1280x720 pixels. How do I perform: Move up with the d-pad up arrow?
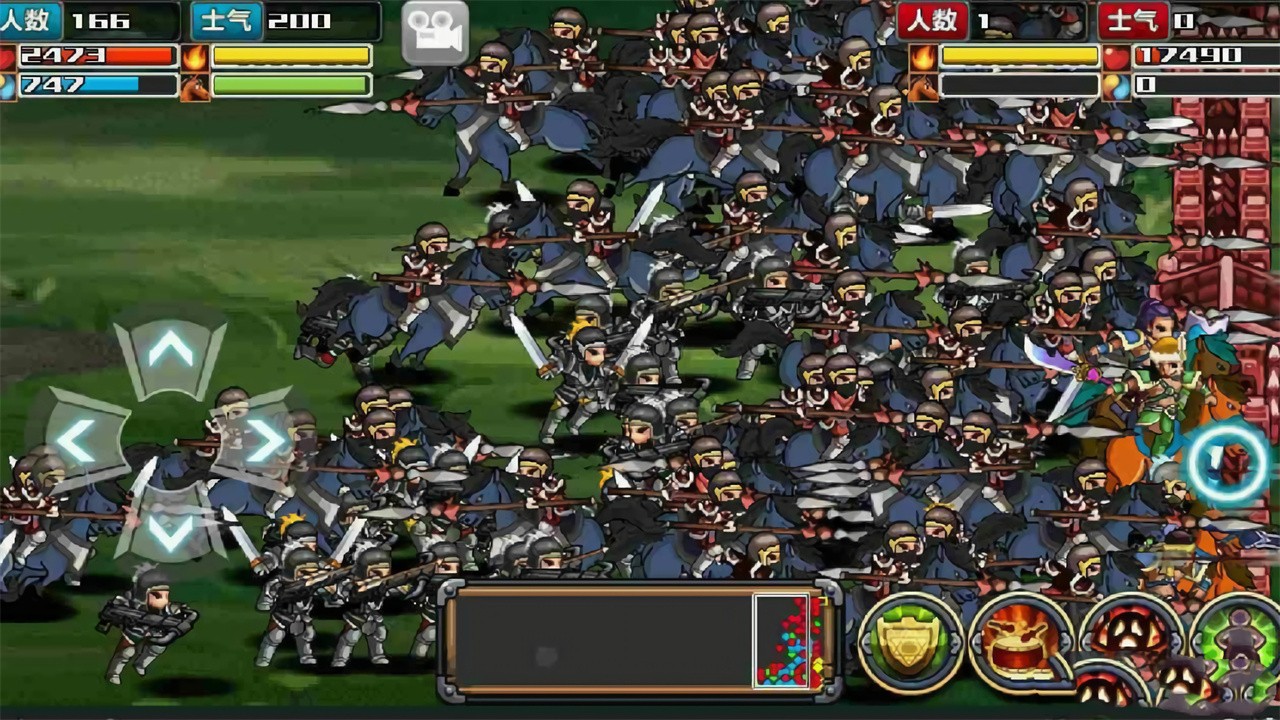(x=171, y=353)
